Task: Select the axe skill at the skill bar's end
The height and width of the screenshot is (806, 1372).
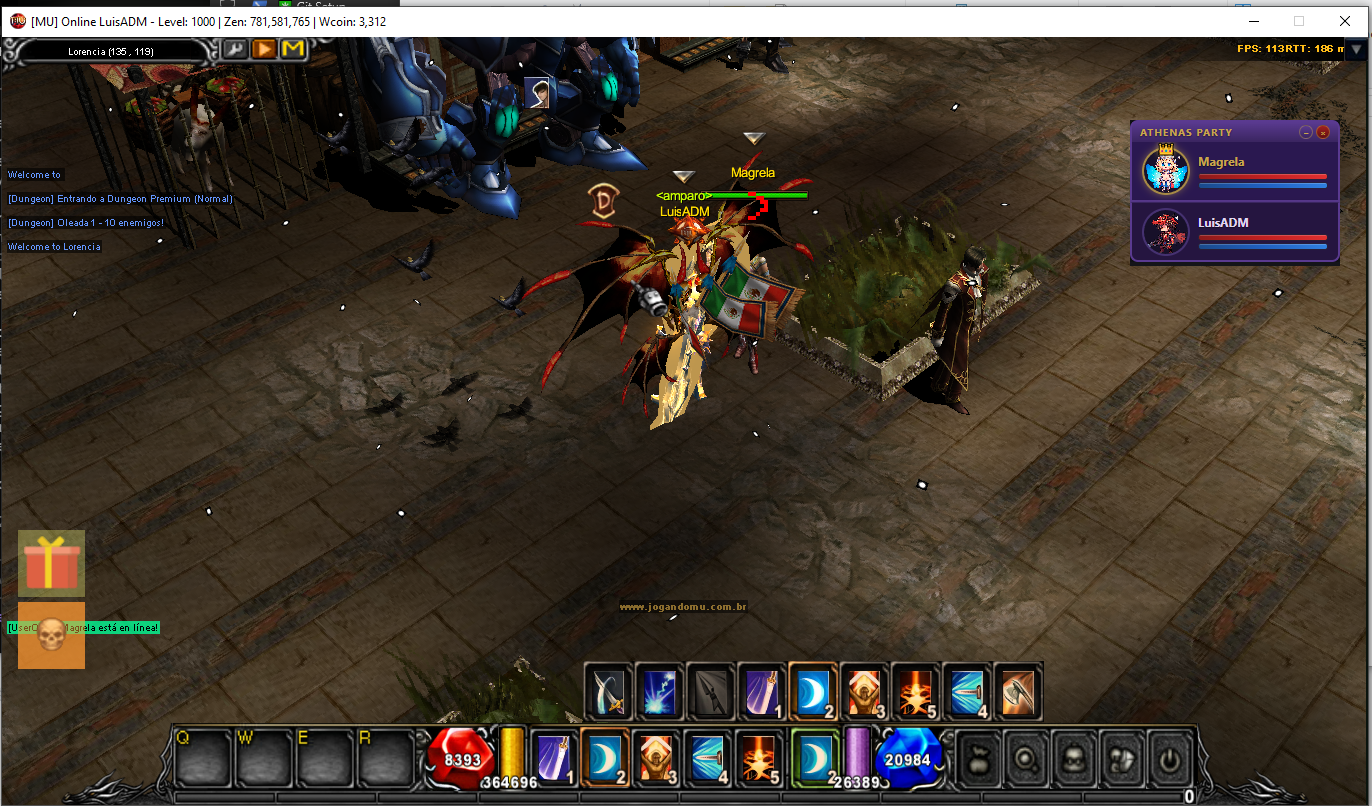Action: click(x=1018, y=691)
